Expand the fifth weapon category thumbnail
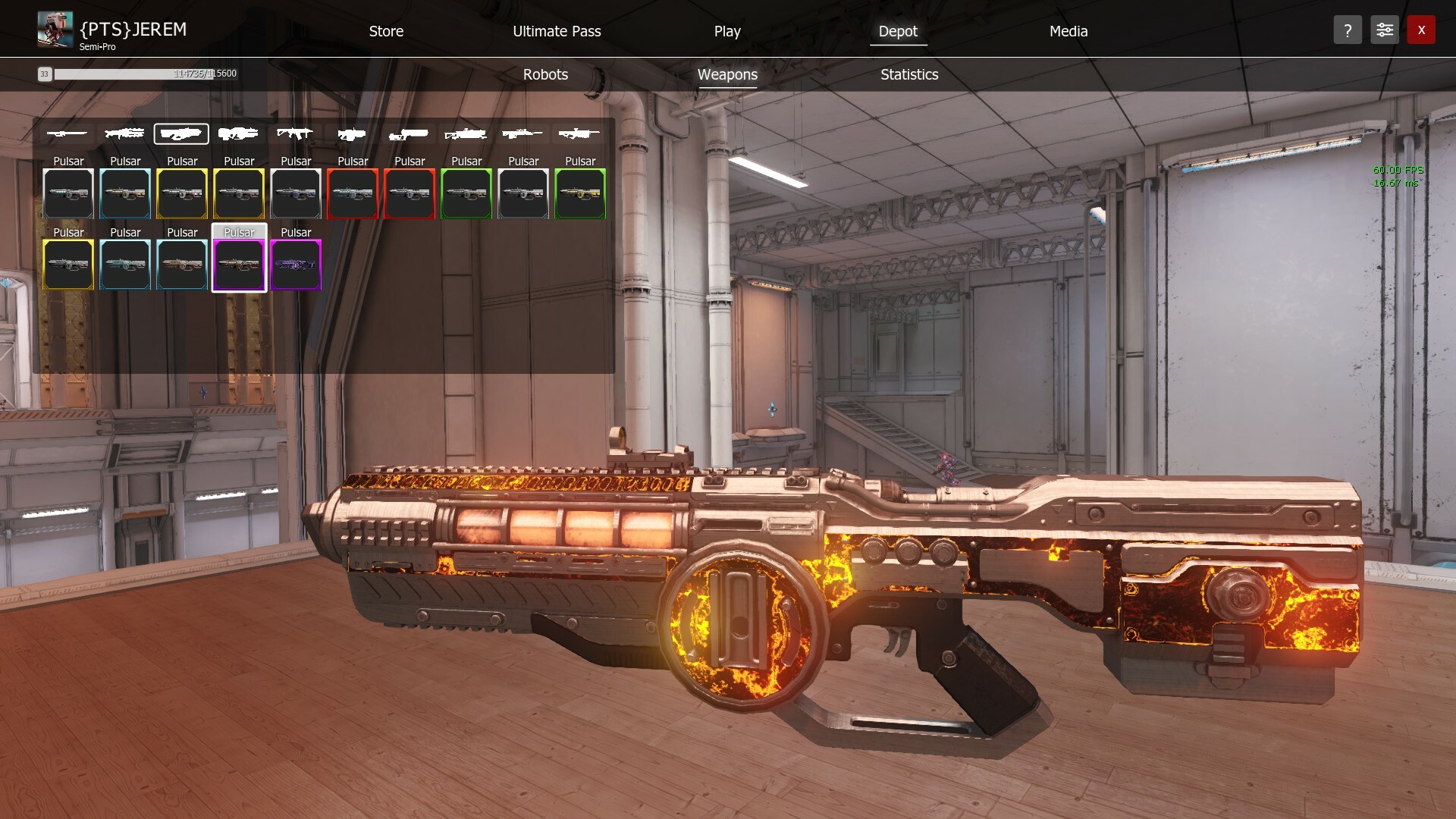1456x819 pixels. (x=296, y=133)
